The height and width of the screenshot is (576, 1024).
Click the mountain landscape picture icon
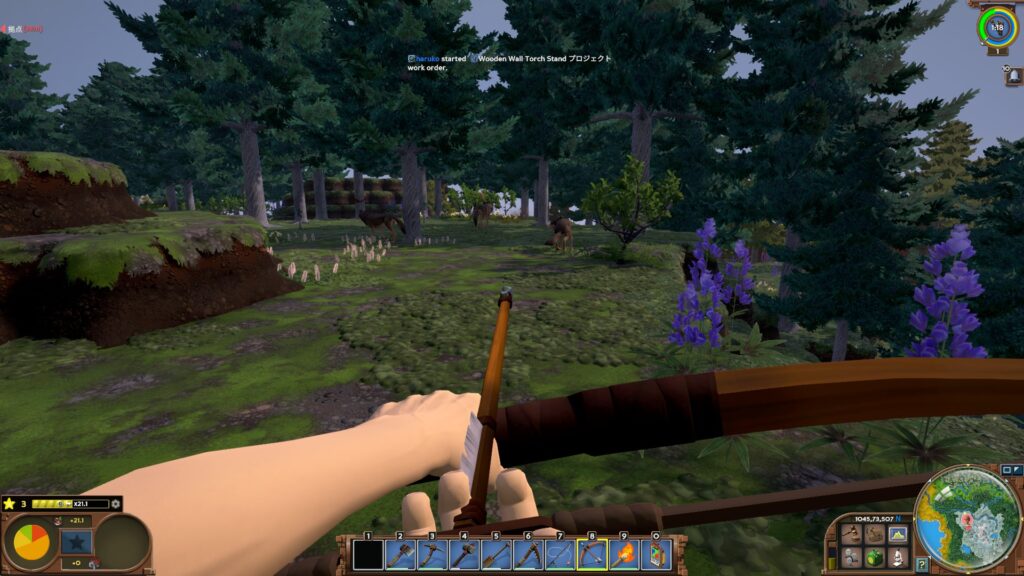[897, 534]
